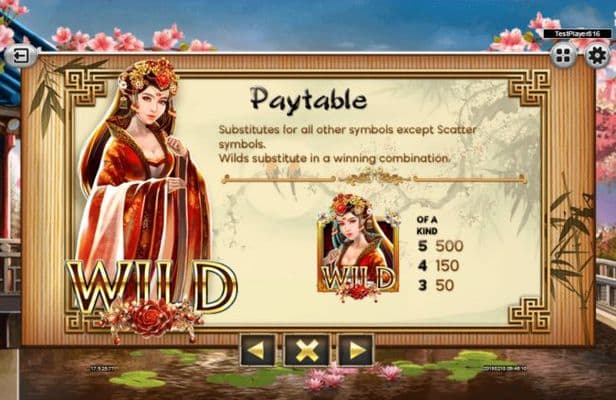Exit the game using the top-left button
Image resolution: width=616 pixels, height=400 pixels.
click(x=18, y=55)
